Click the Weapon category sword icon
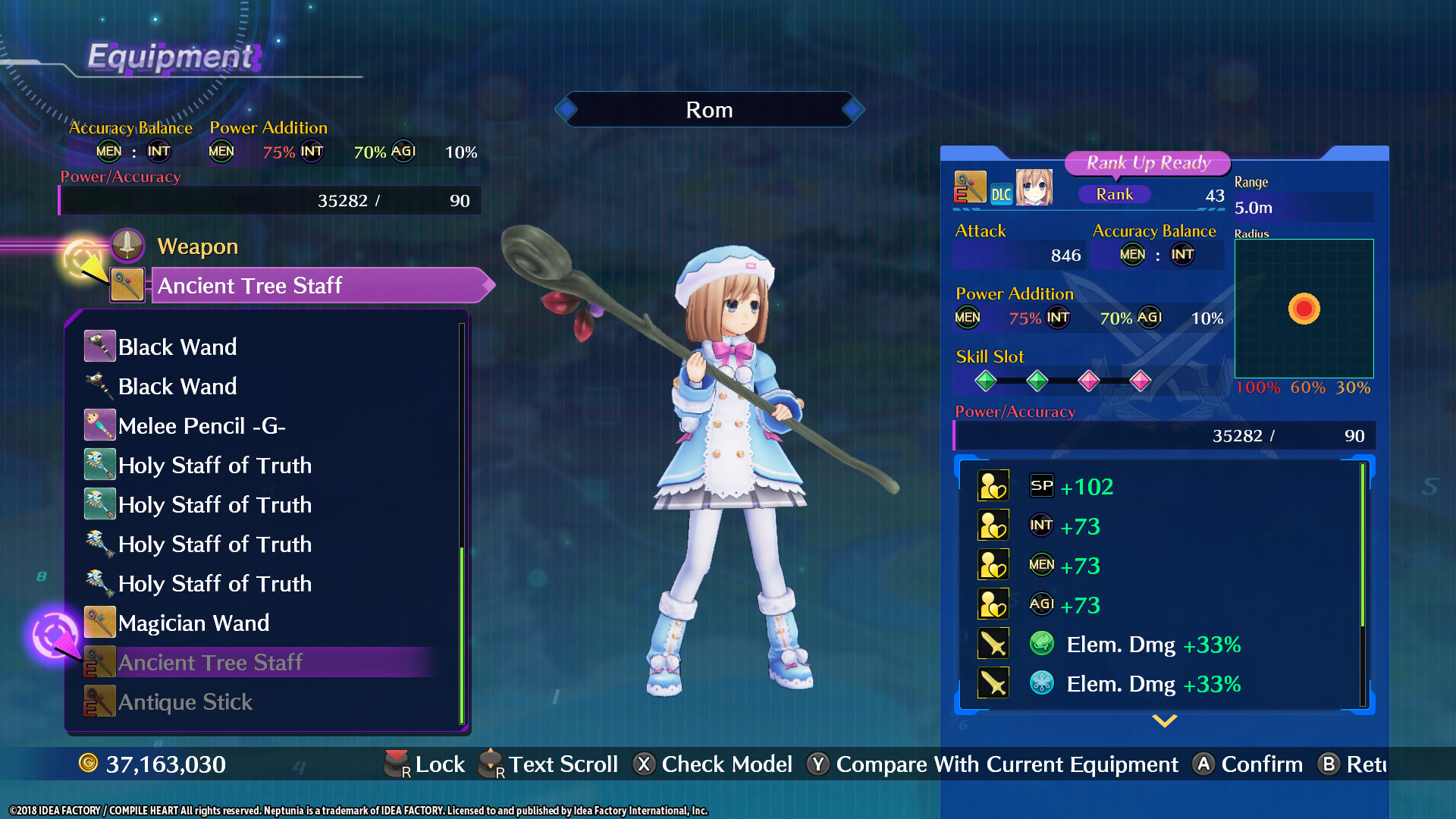 (127, 244)
